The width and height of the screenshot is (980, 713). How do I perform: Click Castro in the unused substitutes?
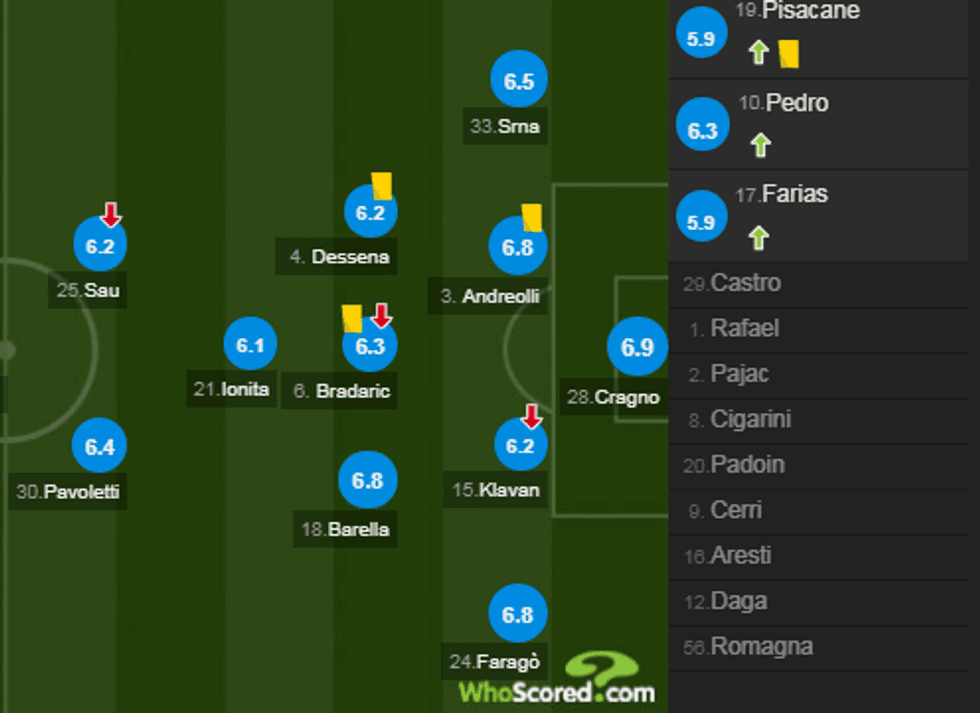[745, 284]
